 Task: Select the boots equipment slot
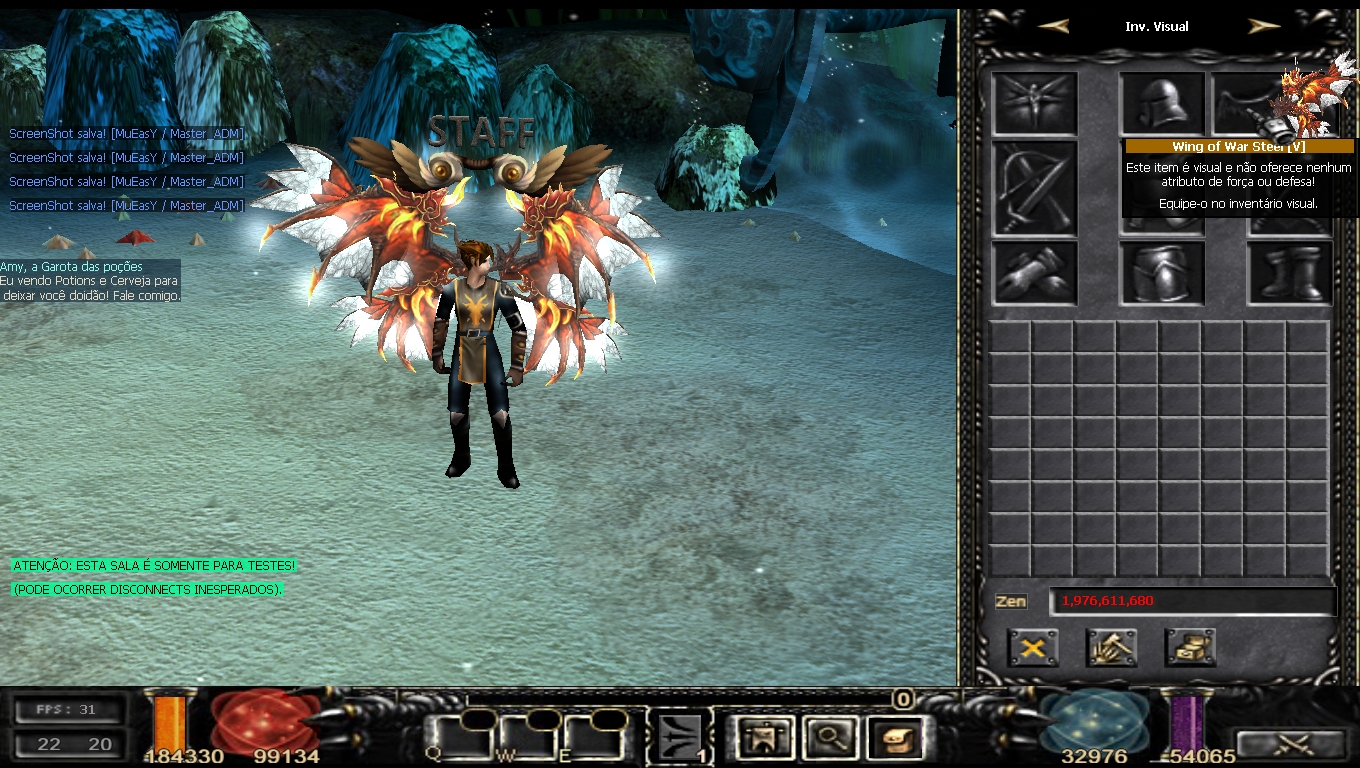coord(1290,273)
